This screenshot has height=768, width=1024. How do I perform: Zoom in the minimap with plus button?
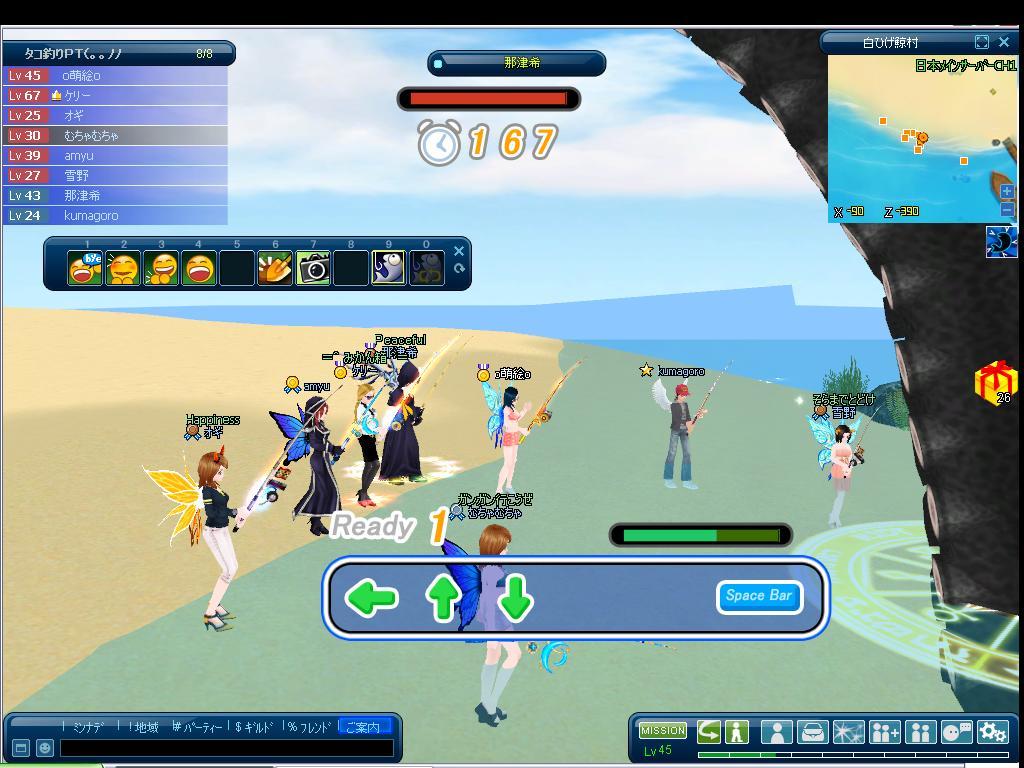1007,191
